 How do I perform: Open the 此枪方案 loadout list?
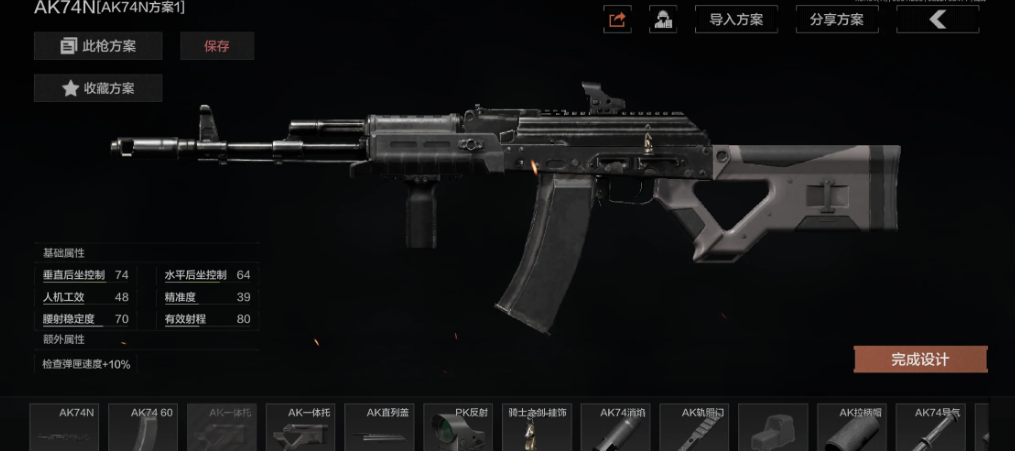pyautogui.click(x=98, y=46)
